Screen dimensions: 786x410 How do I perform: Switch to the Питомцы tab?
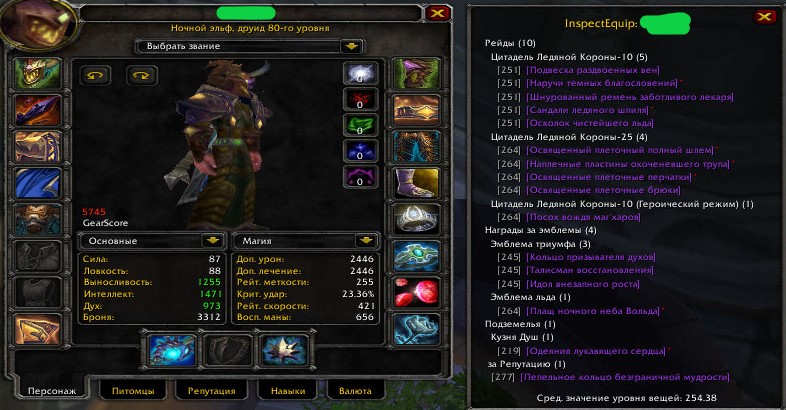click(x=133, y=391)
